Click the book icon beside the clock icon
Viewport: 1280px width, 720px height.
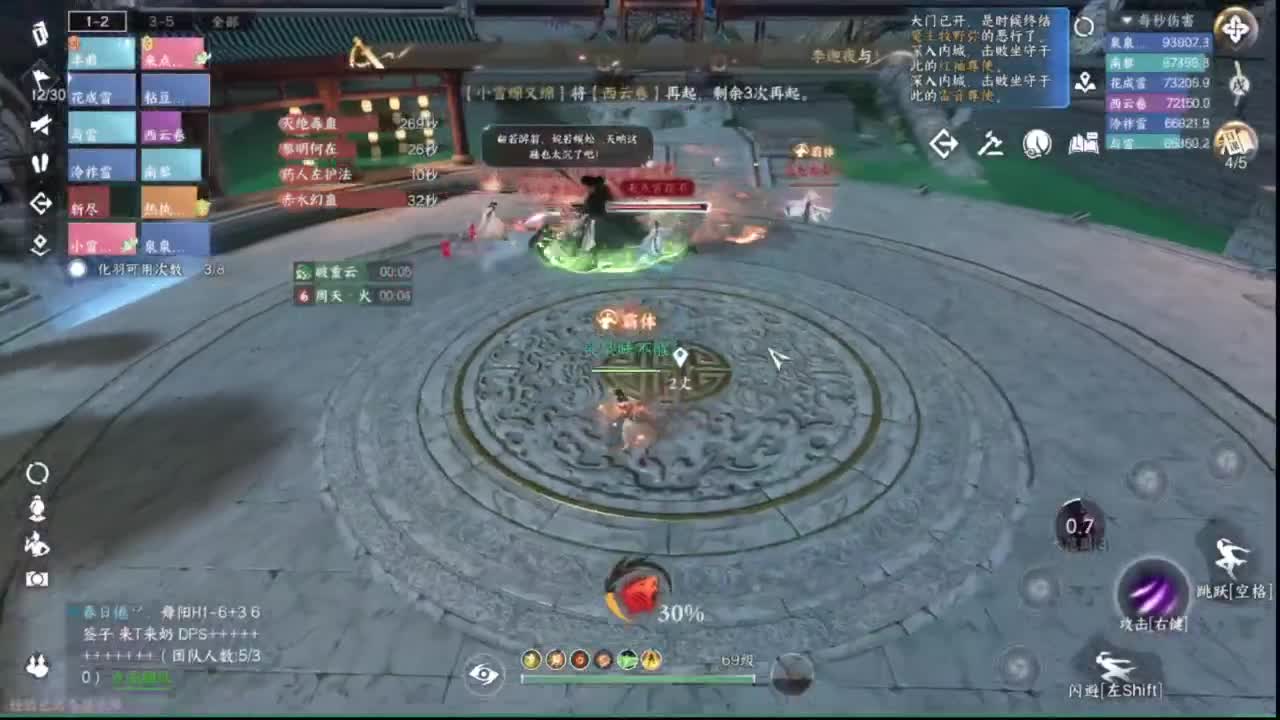(x=1083, y=146)
